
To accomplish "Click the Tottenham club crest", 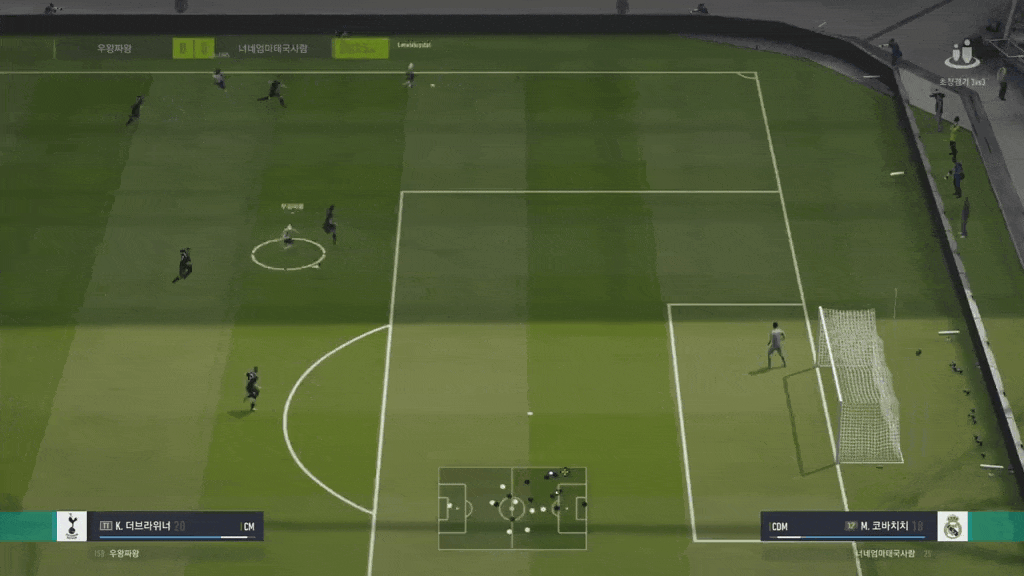I will (72, 526).
